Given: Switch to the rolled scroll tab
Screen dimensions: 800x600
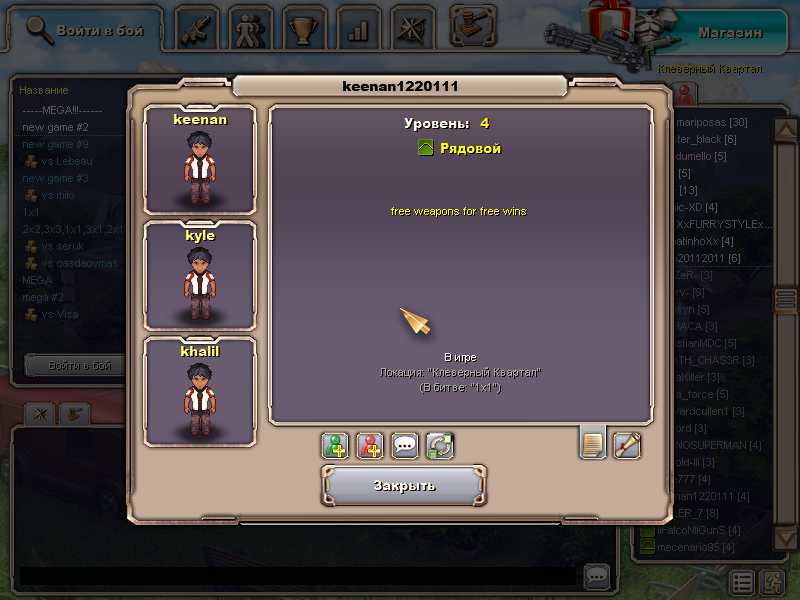Looking at the screenshot, I should (627, 443).
